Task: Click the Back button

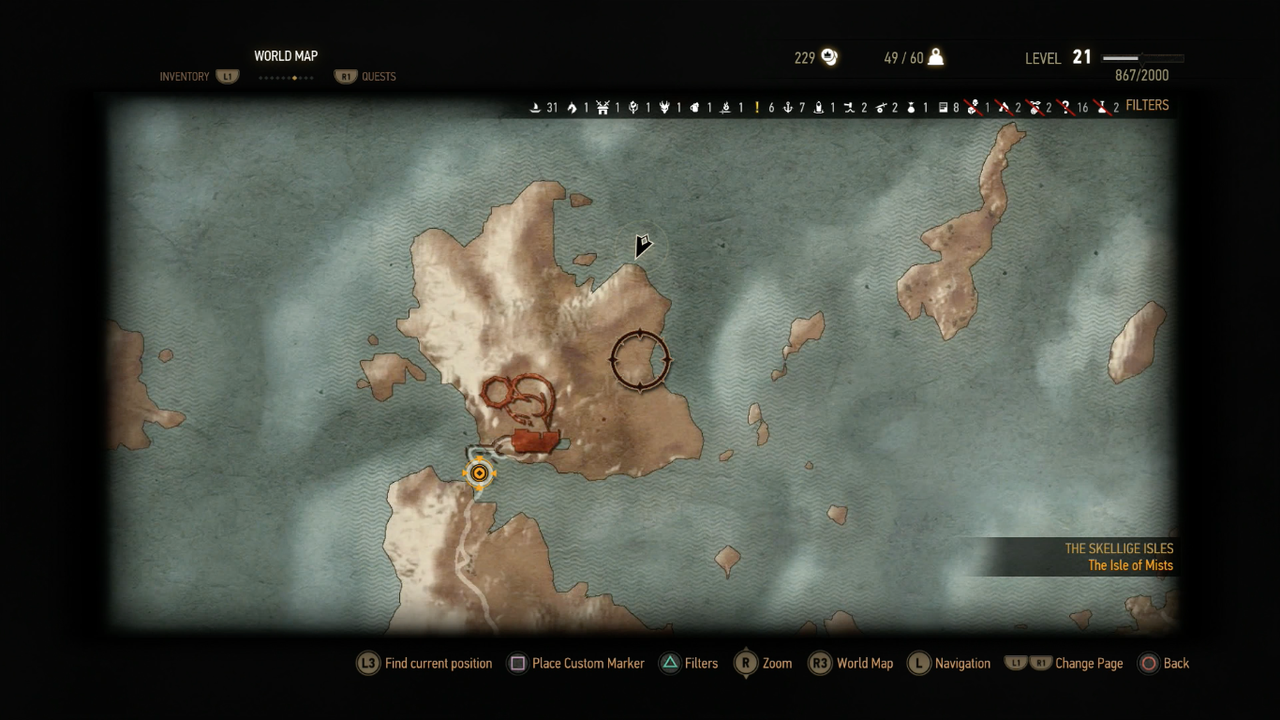Action: (1165, 663)
